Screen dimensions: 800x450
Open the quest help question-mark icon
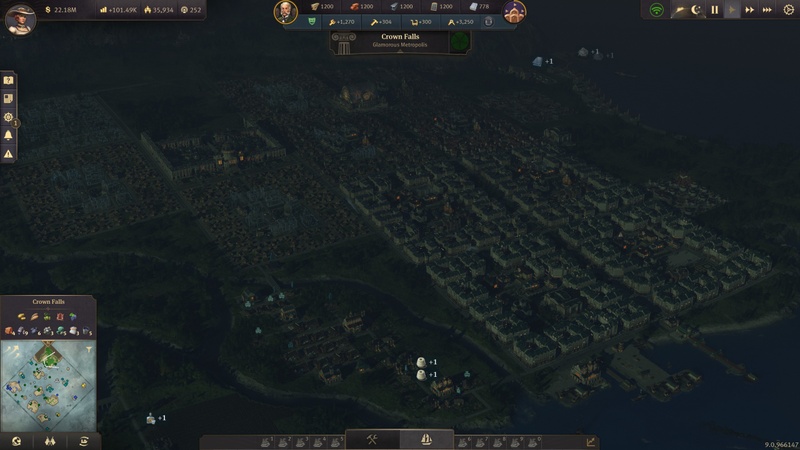pyautogui.click(x=9, y=81)
